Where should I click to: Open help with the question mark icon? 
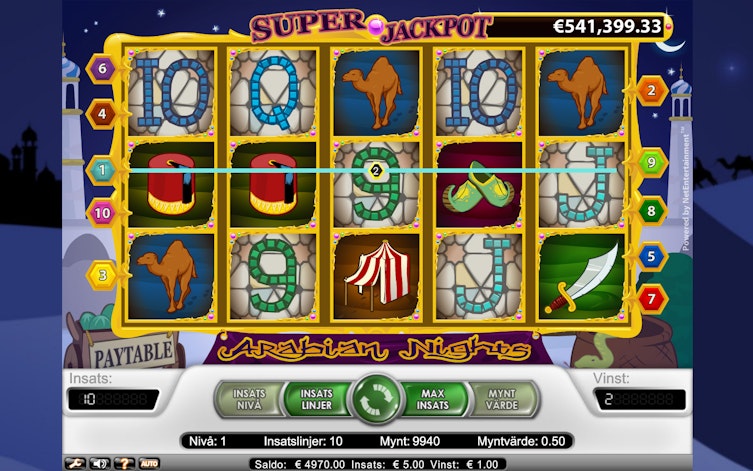[x=123, y=463]
